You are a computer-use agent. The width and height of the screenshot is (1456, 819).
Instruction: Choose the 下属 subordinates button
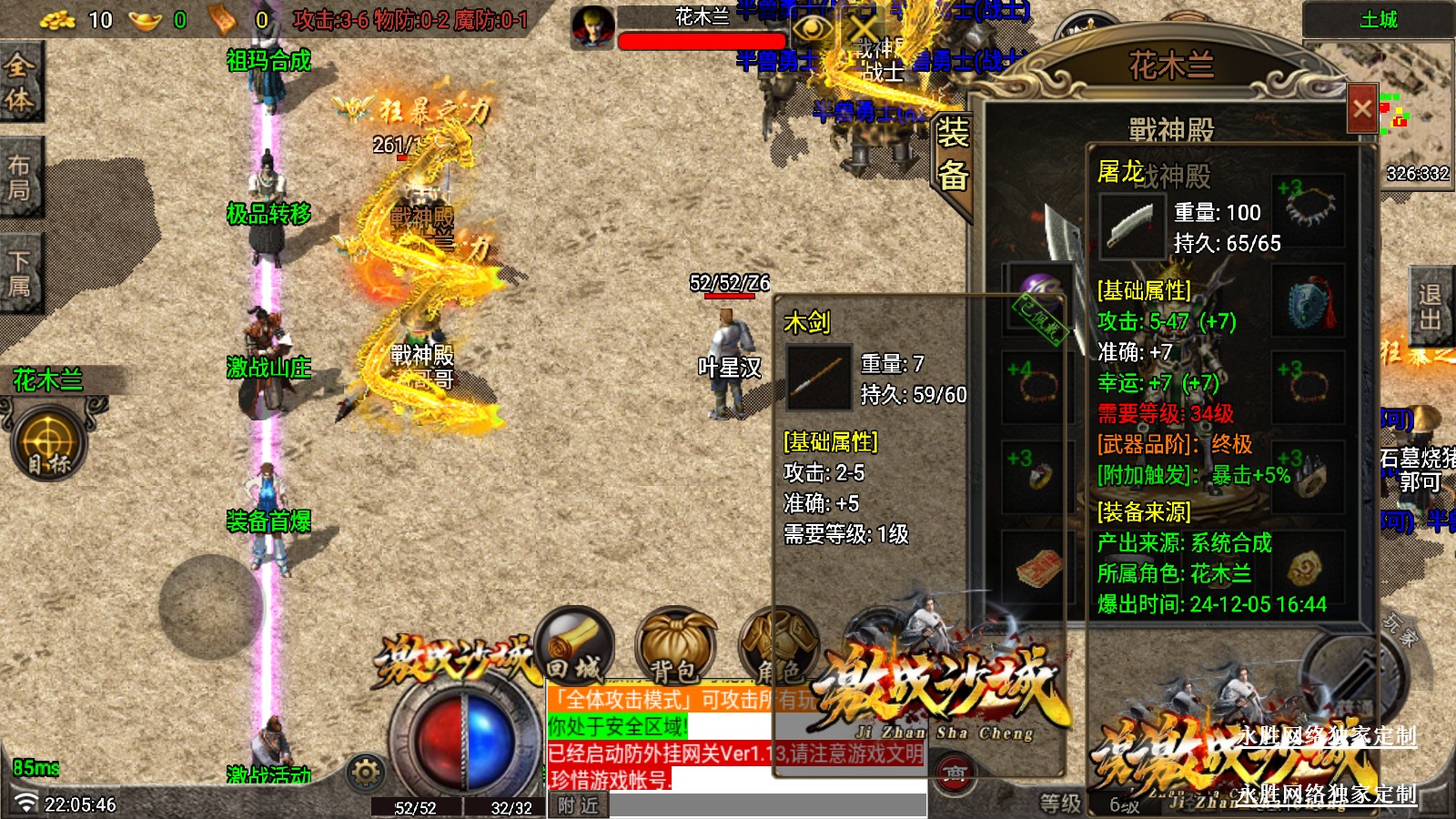(20, 273)
